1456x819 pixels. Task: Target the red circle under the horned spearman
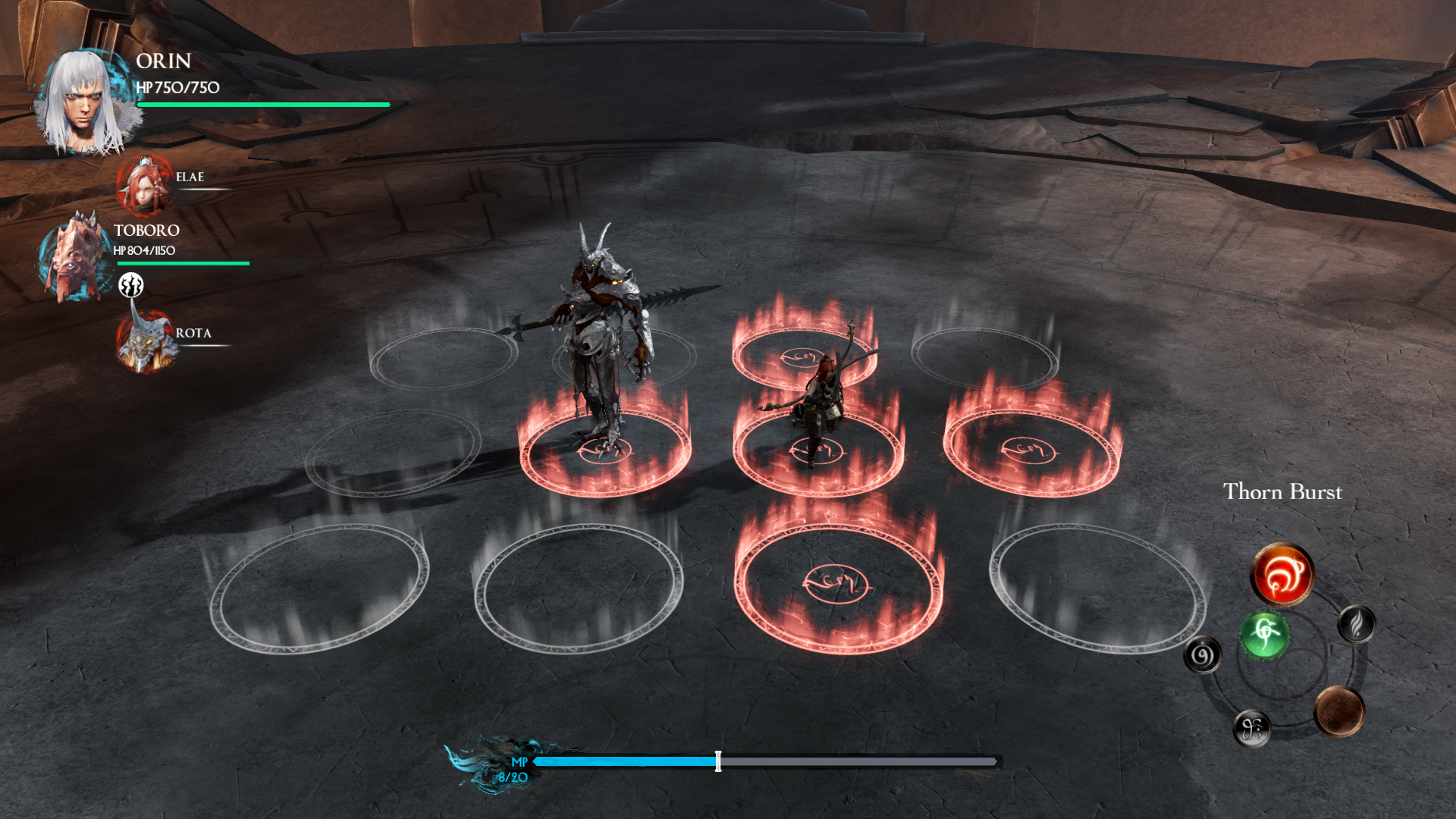pyautogui.click(x=604, y=451)
